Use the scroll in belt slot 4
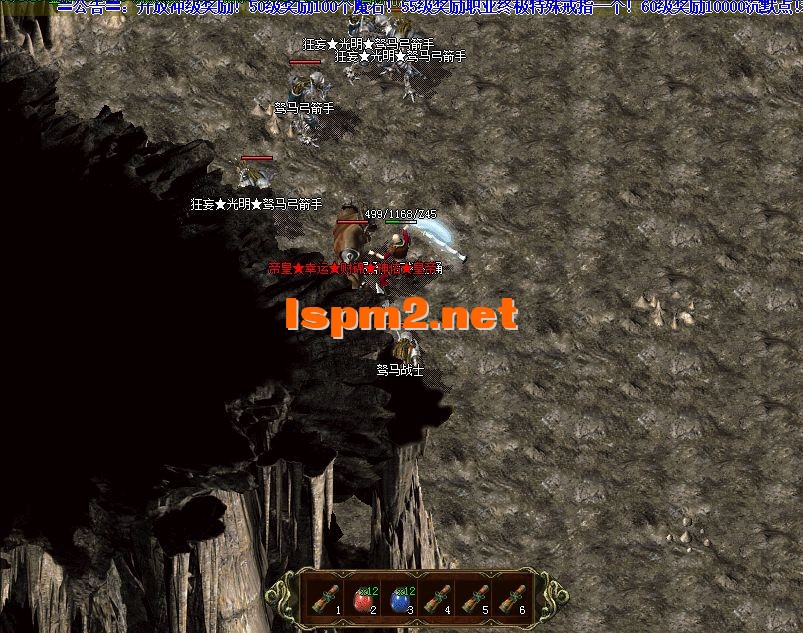The height and width of the screenshot is (633, 803). pyautogui.click(x=437, y=597)
